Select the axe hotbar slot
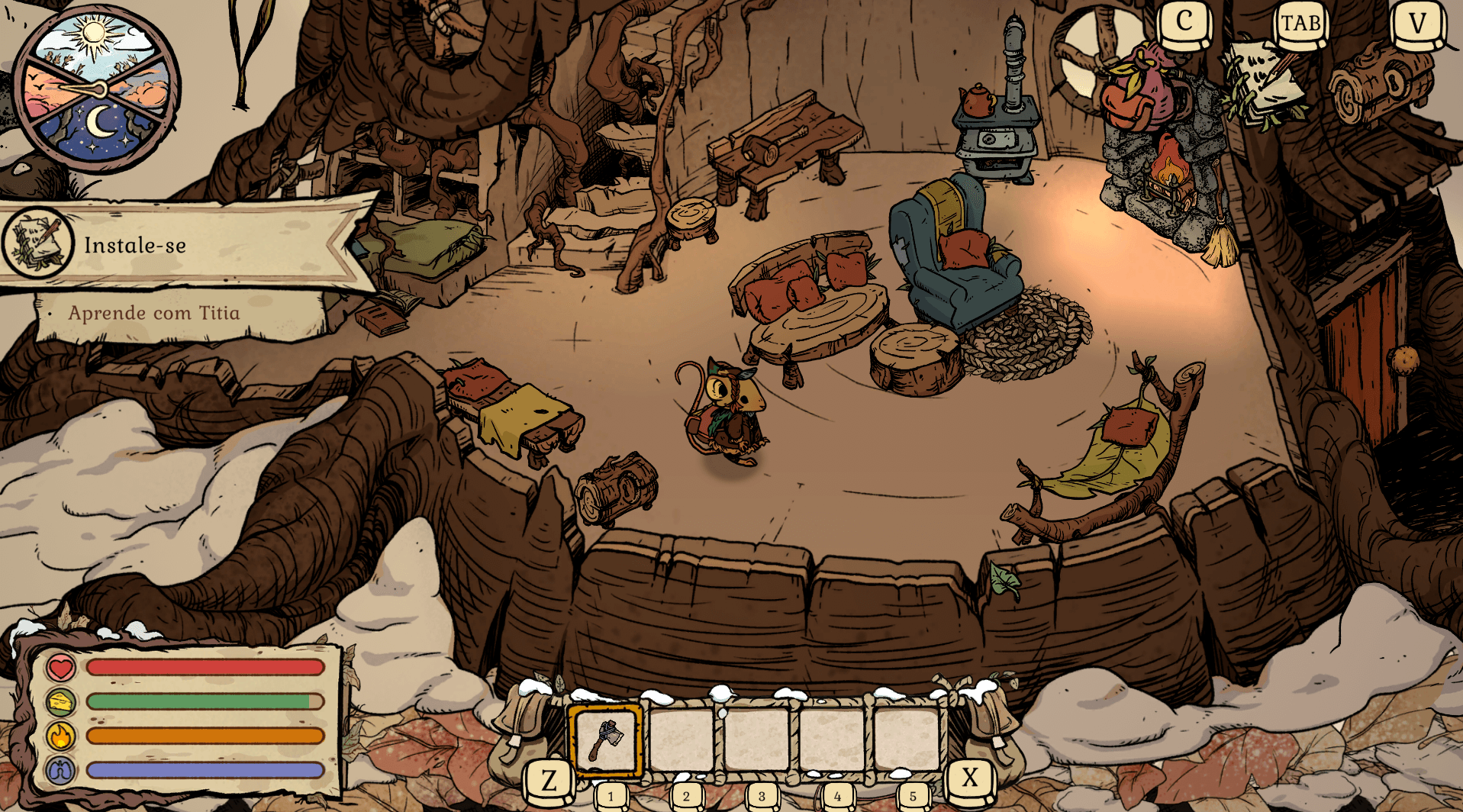 [x=605, y=739]
